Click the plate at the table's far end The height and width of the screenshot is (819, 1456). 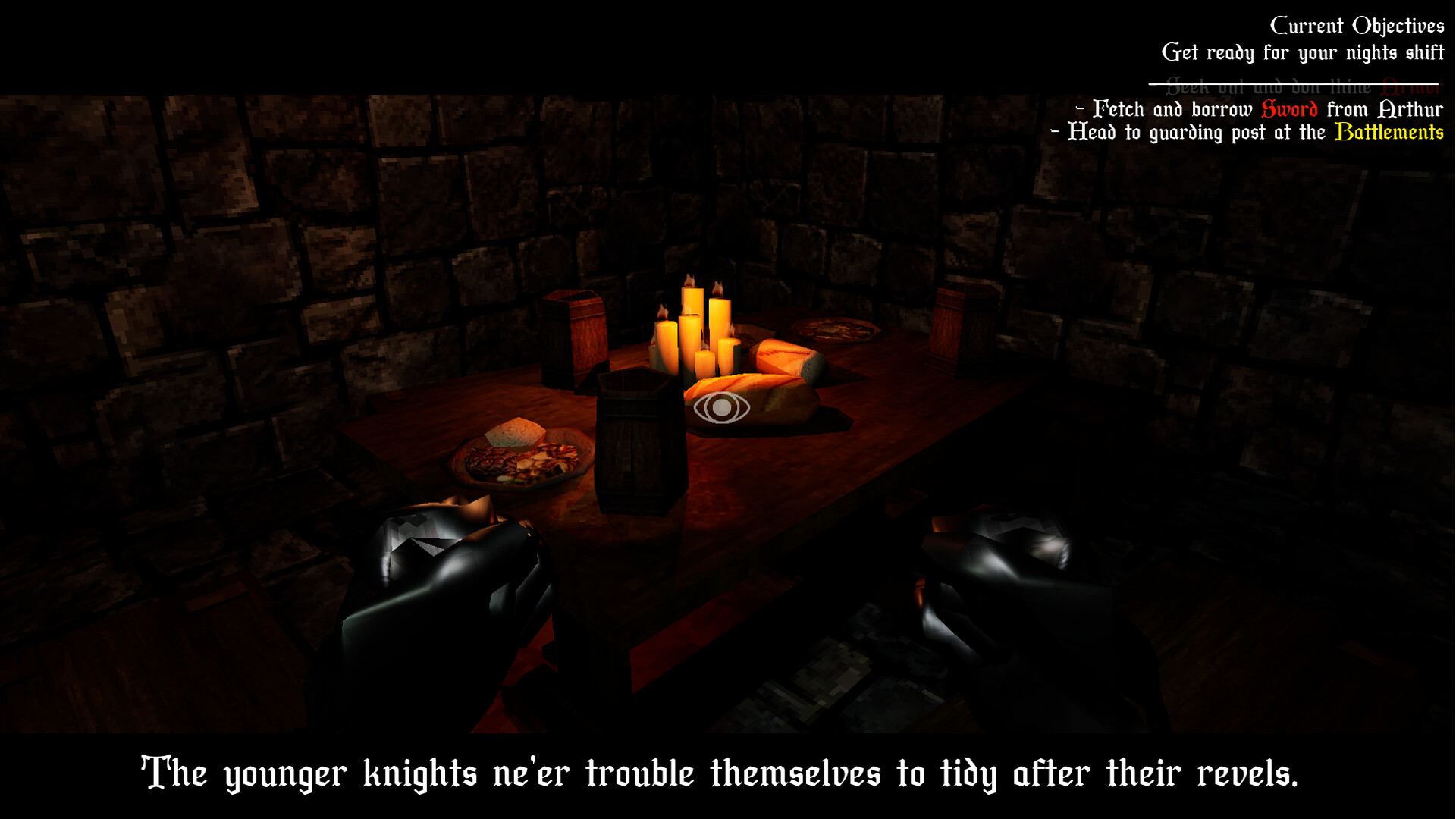834,330
